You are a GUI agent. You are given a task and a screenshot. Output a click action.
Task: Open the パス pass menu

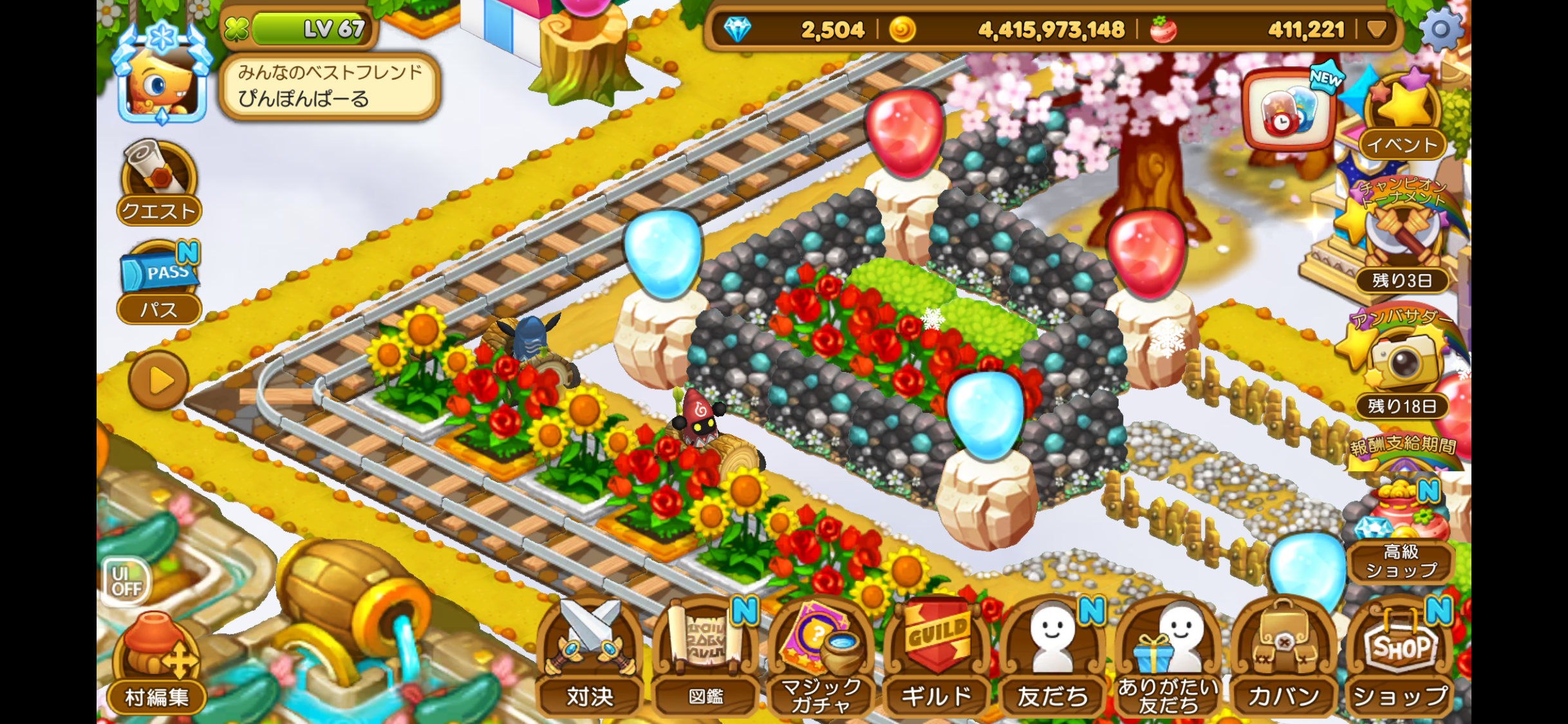click(159, 283)
